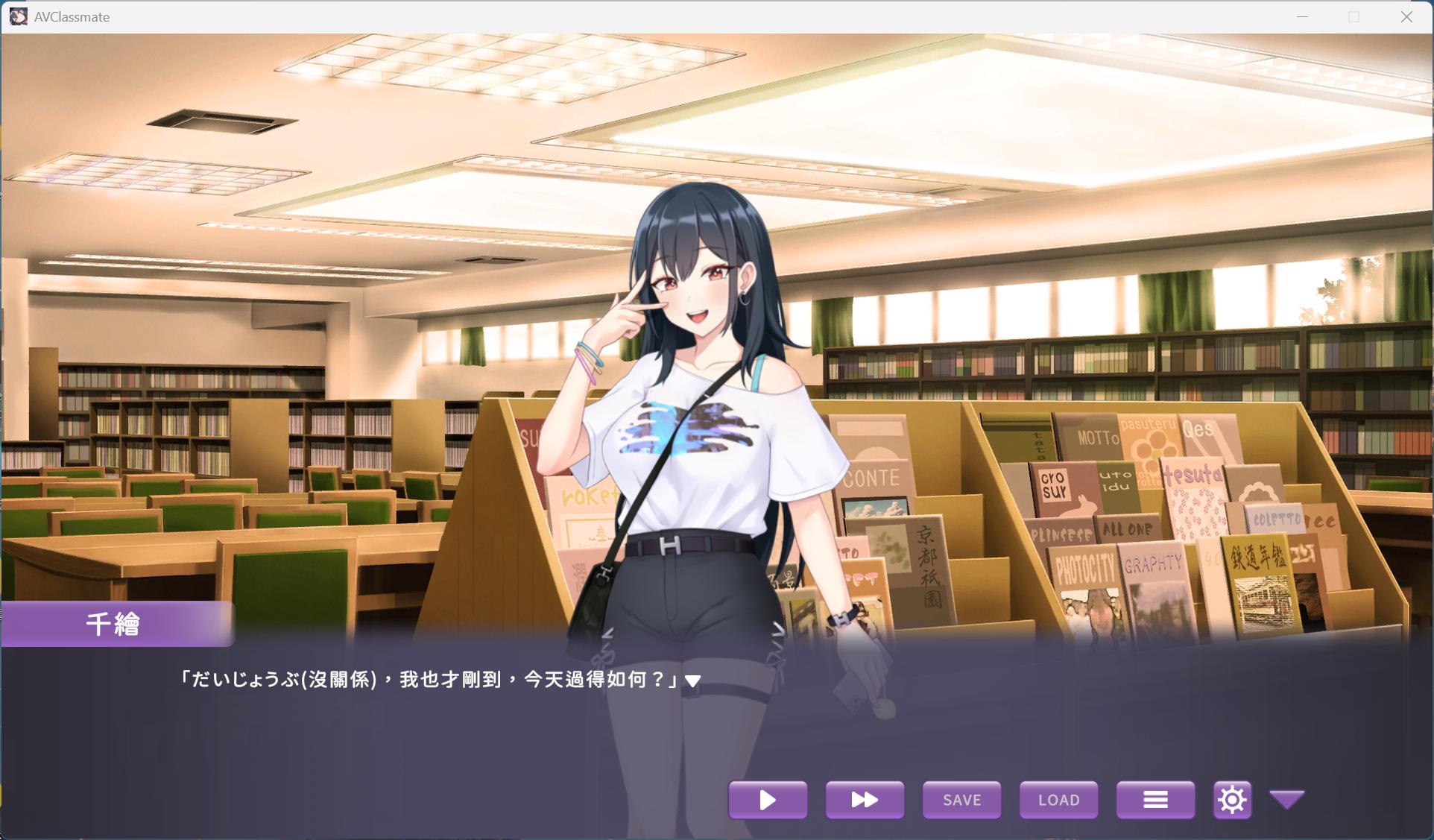Maximize the game window

(1353, 15)
